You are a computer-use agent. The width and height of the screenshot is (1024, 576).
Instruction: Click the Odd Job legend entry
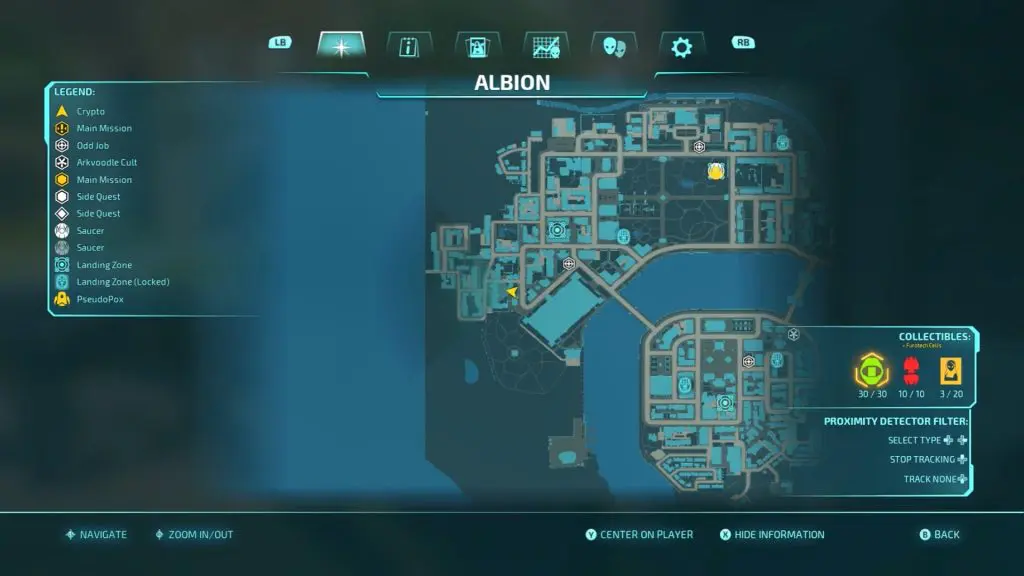(92, 145)
